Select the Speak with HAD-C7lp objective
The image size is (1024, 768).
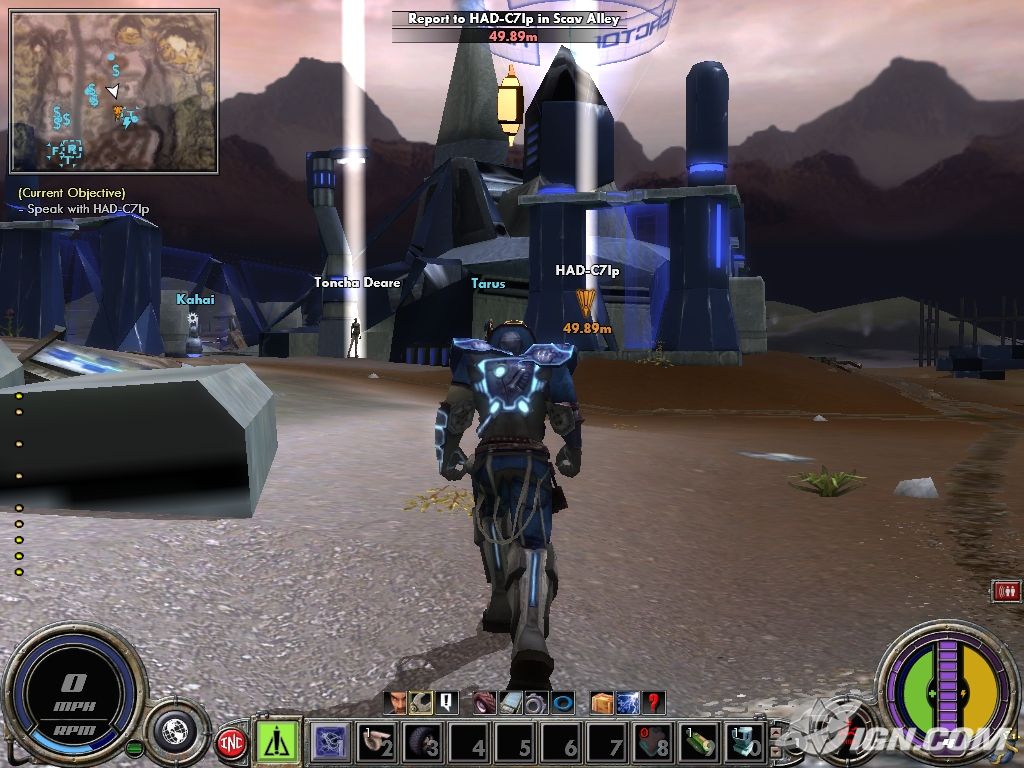click(88, 209)
